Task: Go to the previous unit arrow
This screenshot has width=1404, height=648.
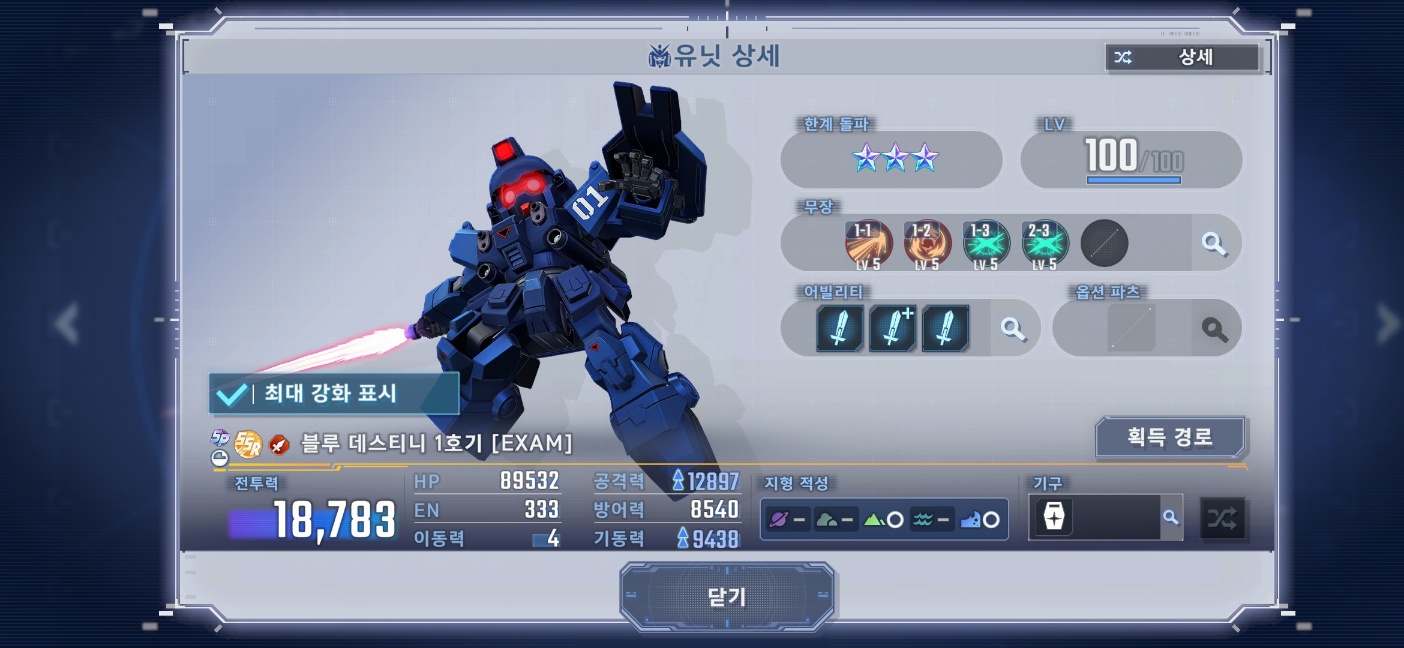Action: coord(66,323)
